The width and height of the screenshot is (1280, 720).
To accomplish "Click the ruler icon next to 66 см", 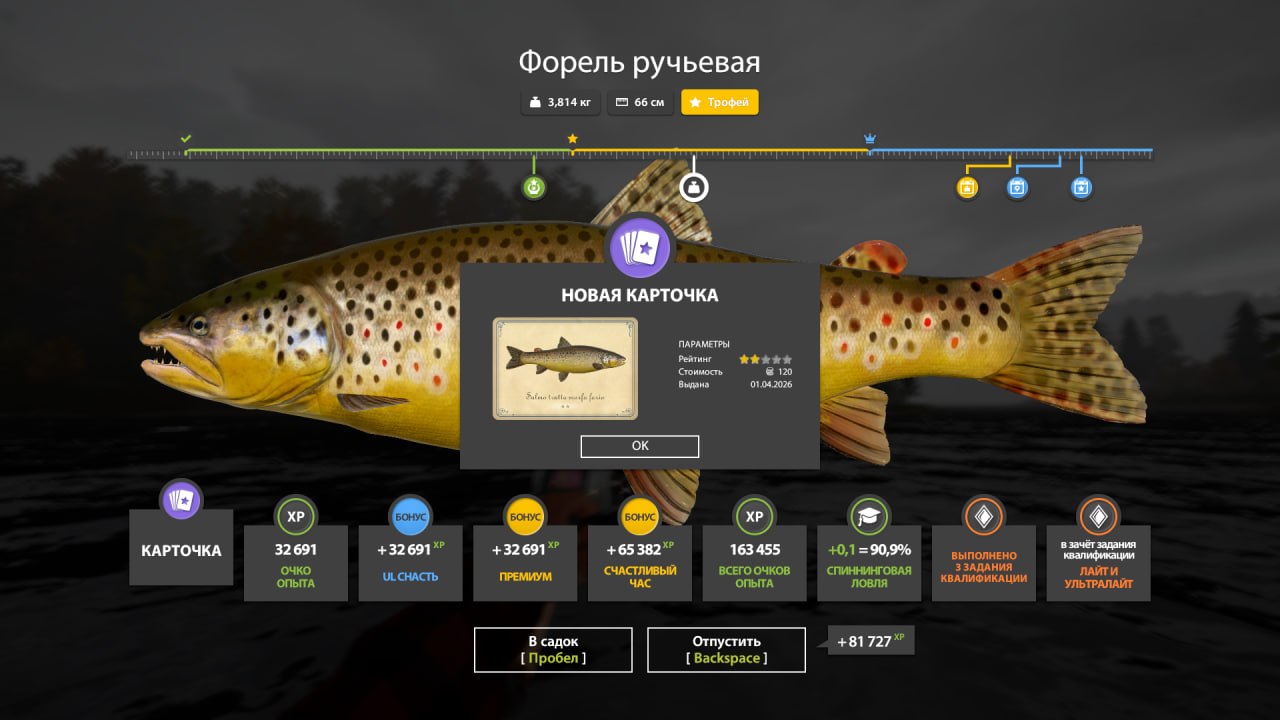I will click(x=623, y=101).
